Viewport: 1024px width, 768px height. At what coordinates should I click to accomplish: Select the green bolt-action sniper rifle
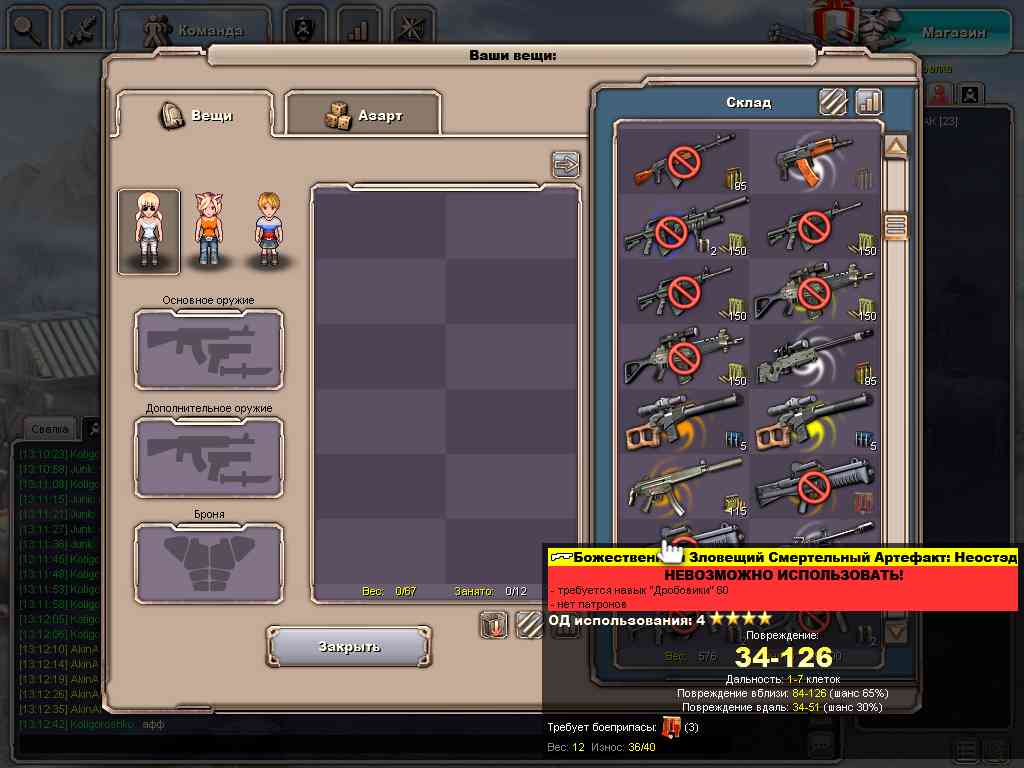(x=814, y=356)
